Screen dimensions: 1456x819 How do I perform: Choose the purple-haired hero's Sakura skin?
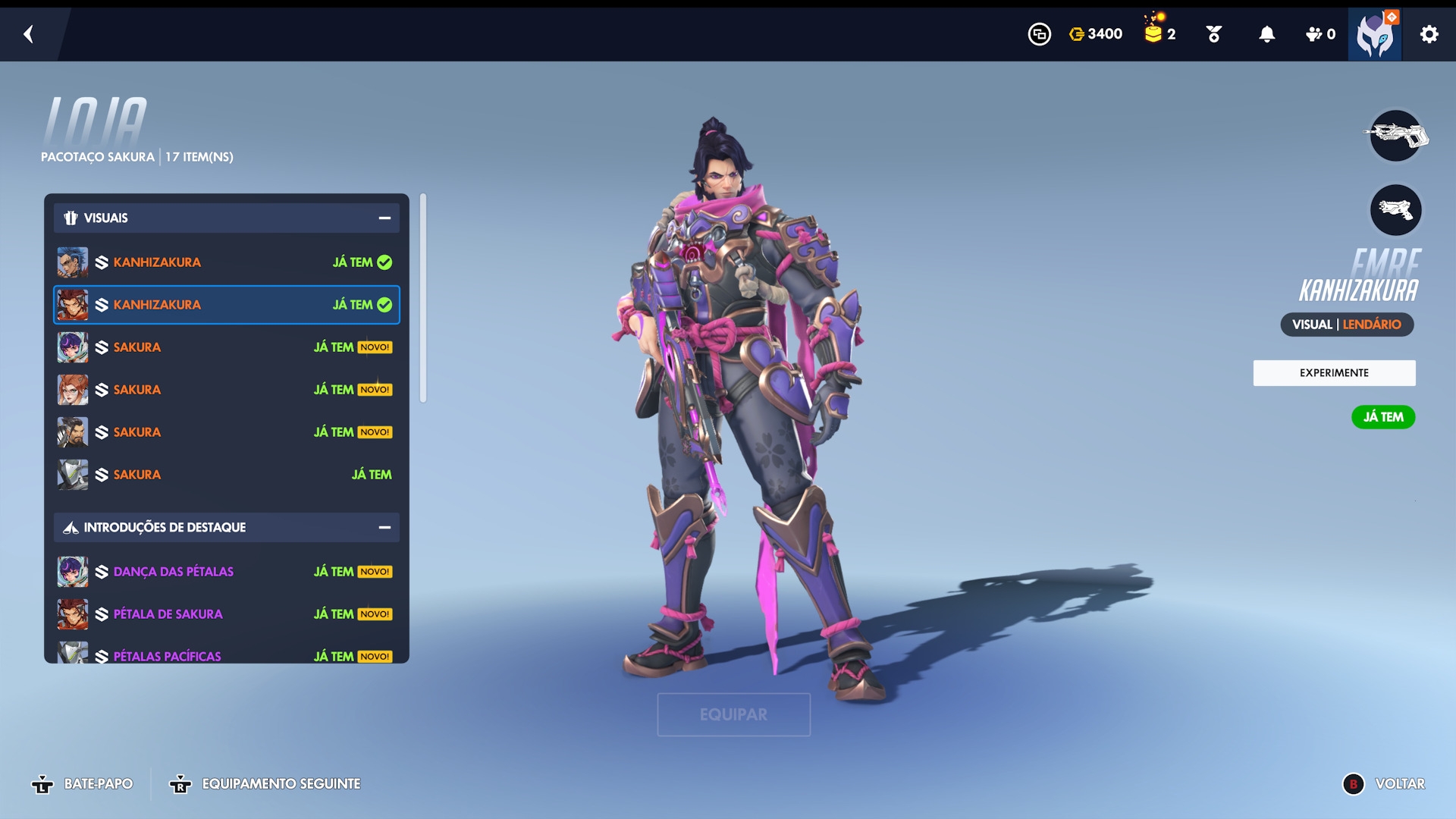click(x=226, y=347)
